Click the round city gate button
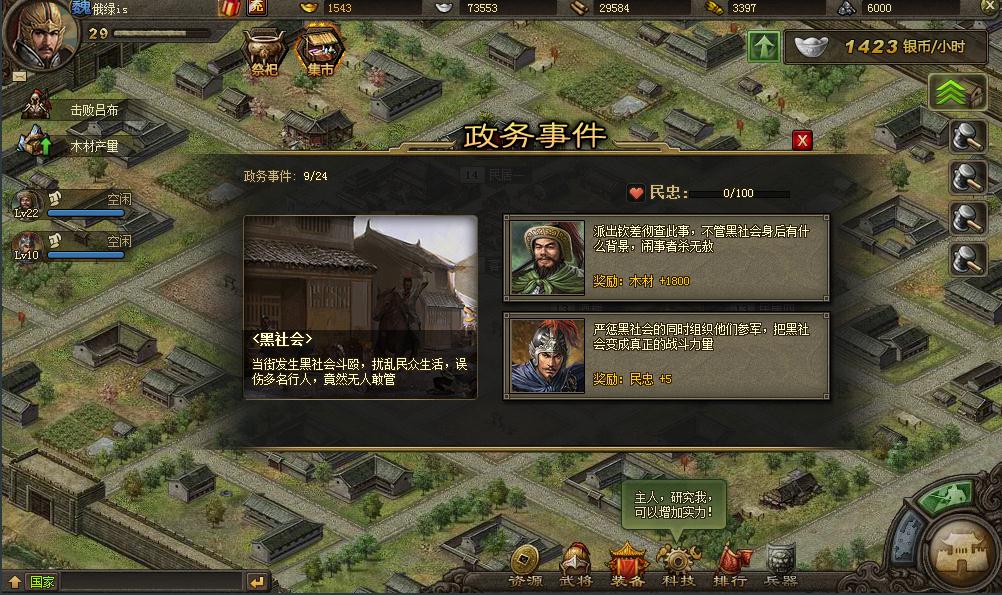The image size is (1002, 595). pos(961,549)
